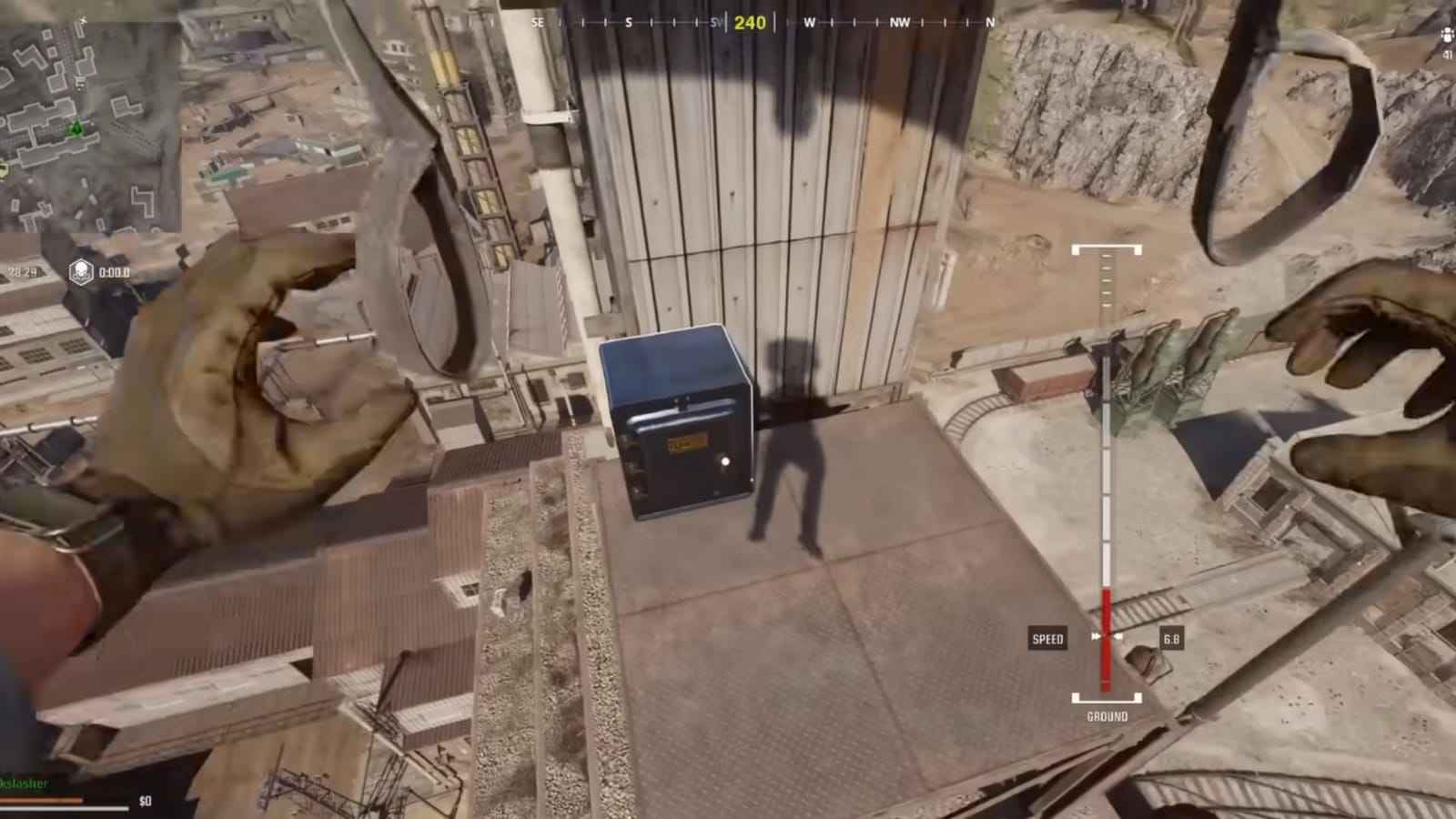
Task: Select the kslasher player nameplate
Action: (x=23, y=783)
